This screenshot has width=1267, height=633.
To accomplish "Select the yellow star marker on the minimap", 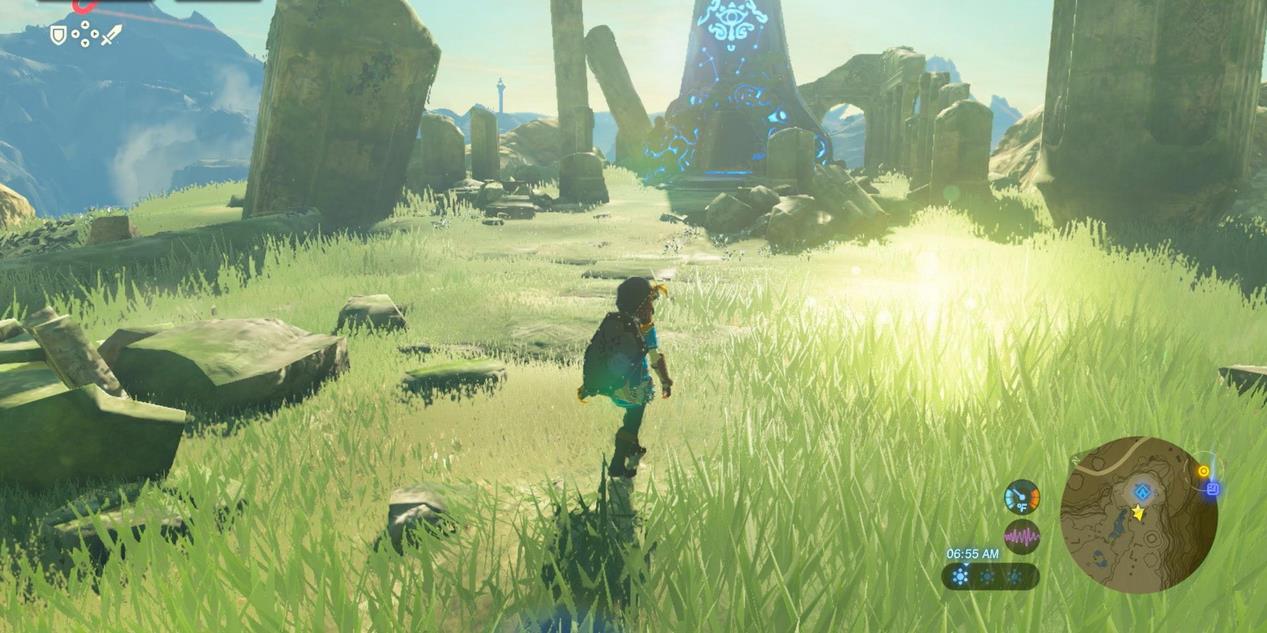I will (1138, 513).
